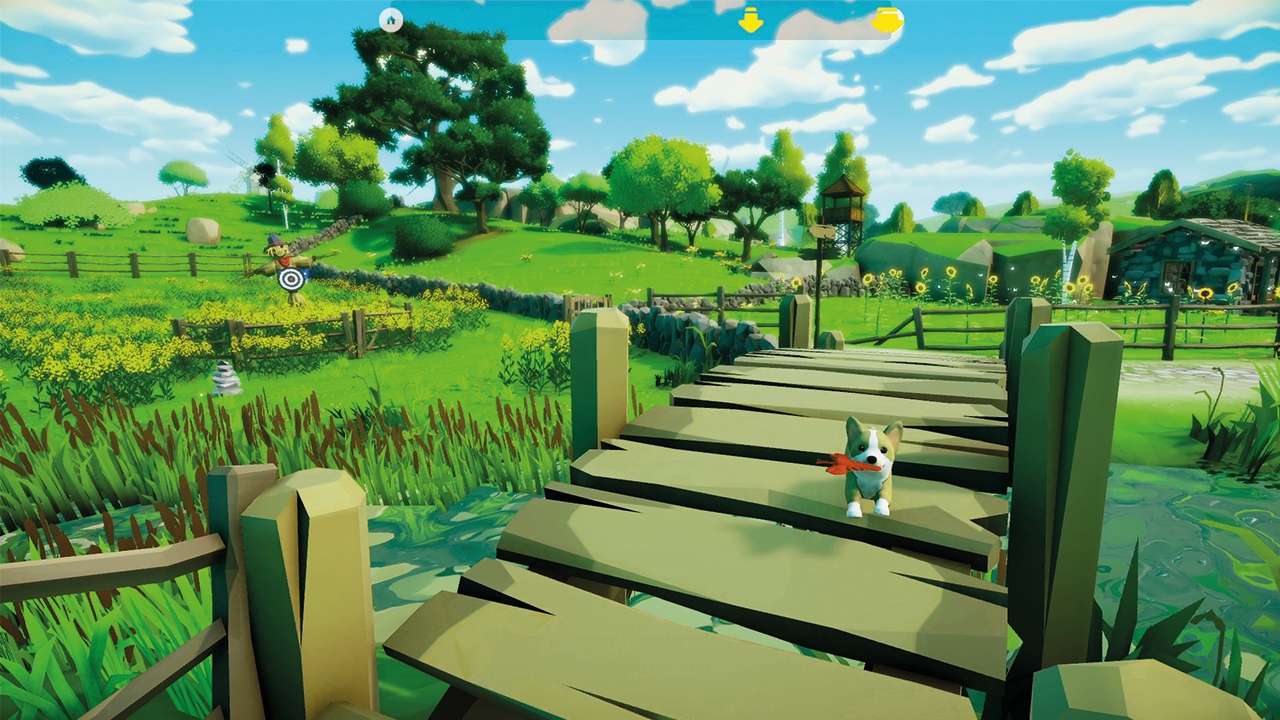Open the inventory arrow icon at top right
The width and height of the screenshot is (1280, 720).
pos(888,19)
